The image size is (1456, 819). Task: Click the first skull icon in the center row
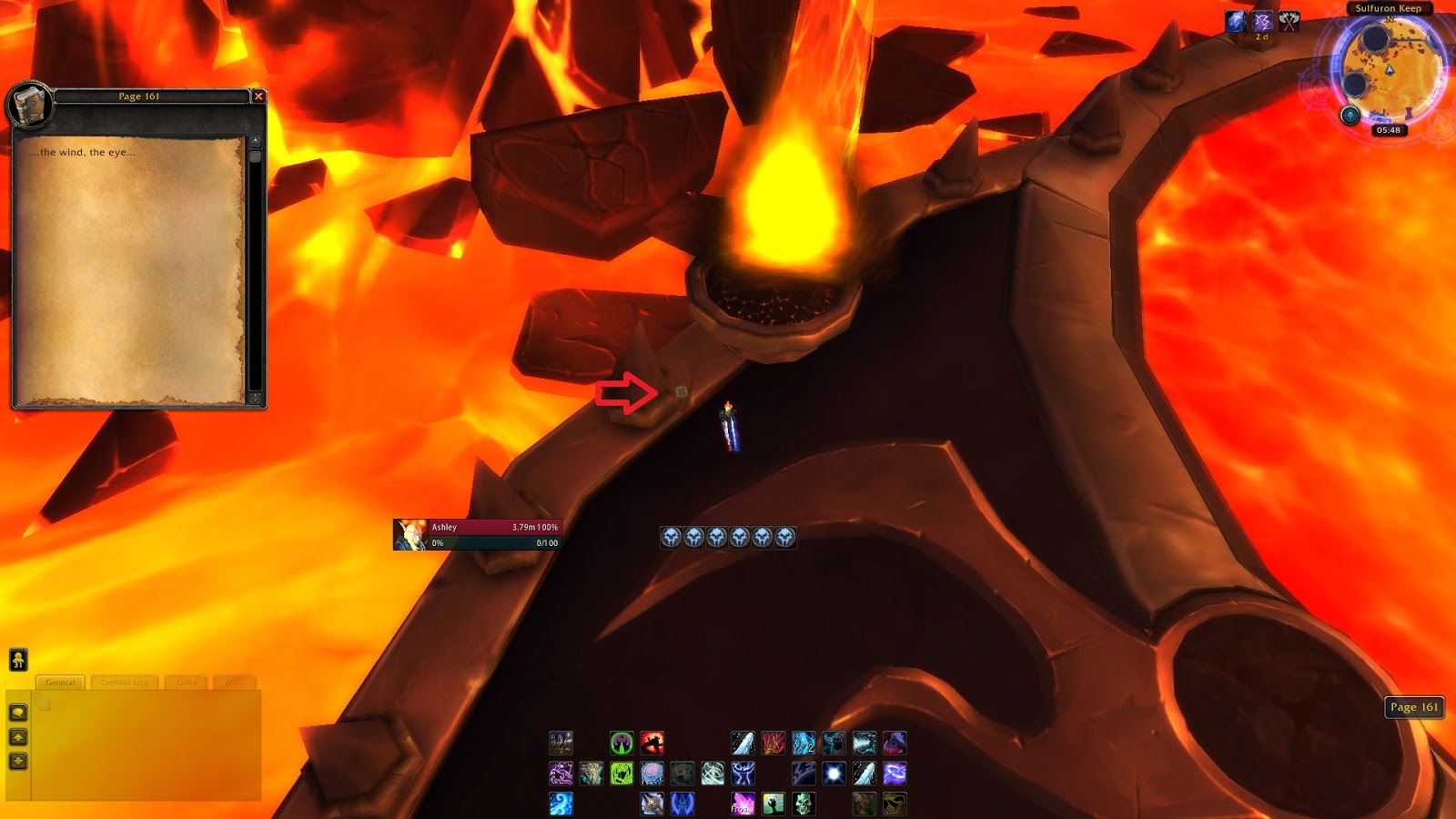click(671, 537)
